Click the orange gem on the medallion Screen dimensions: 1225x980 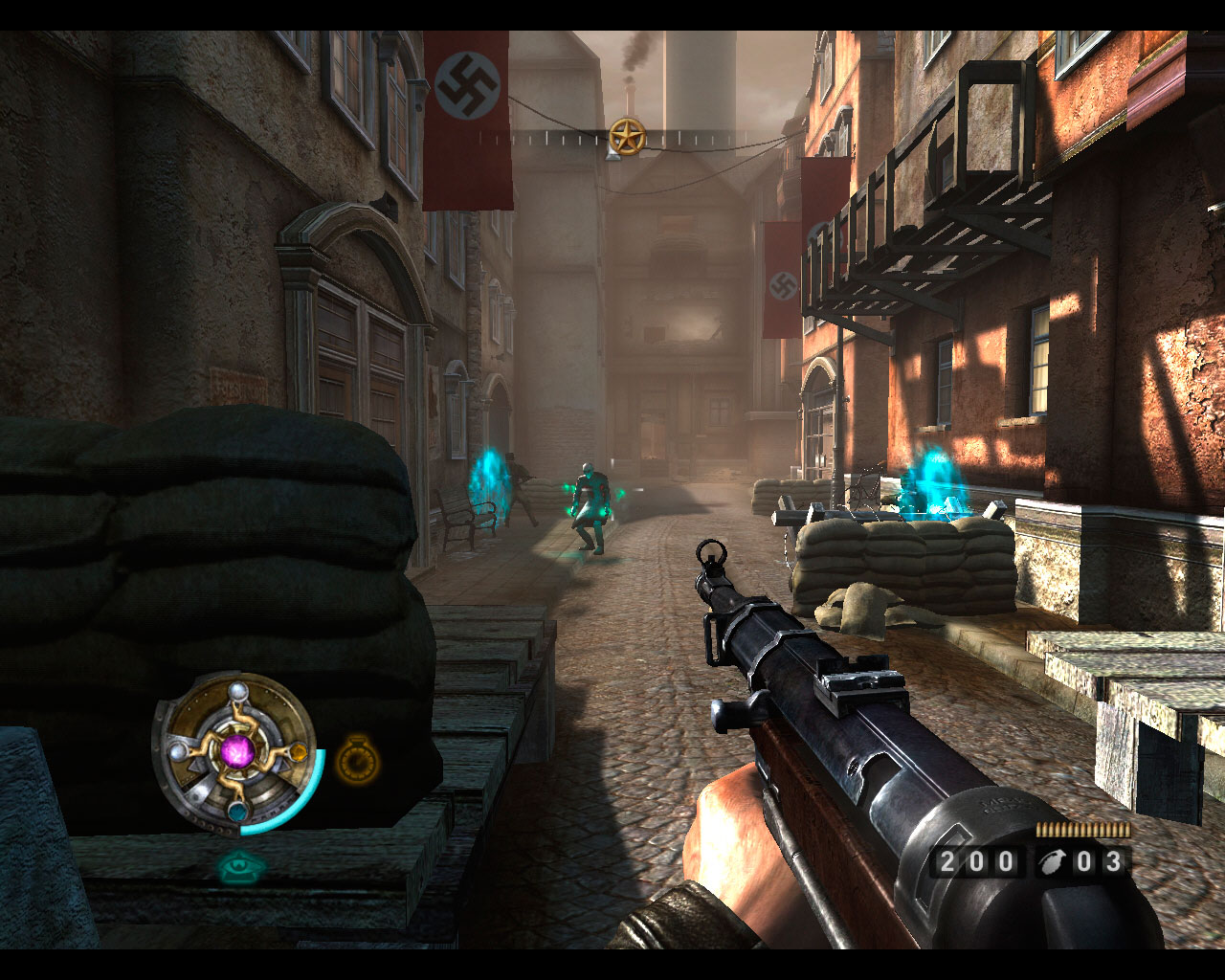click(298, 752)
